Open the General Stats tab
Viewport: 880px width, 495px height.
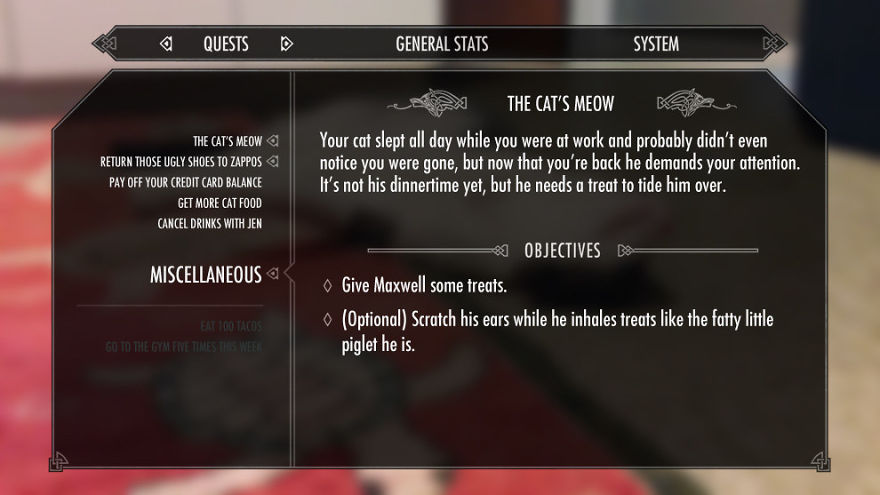coord(442,44)
